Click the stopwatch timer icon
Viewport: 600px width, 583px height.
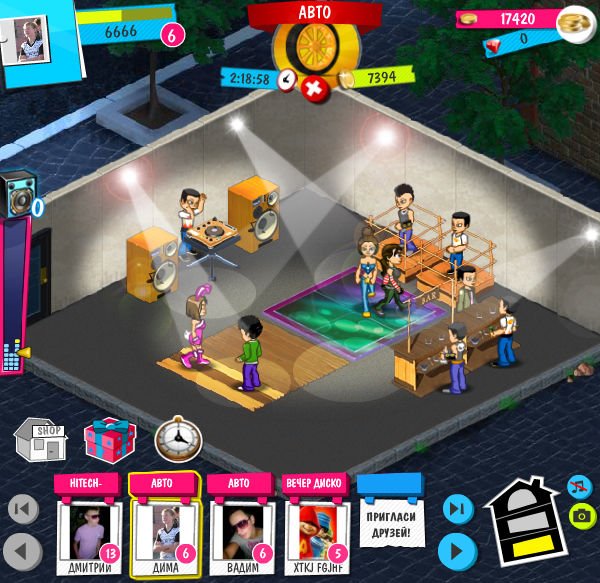coord(178,439)
